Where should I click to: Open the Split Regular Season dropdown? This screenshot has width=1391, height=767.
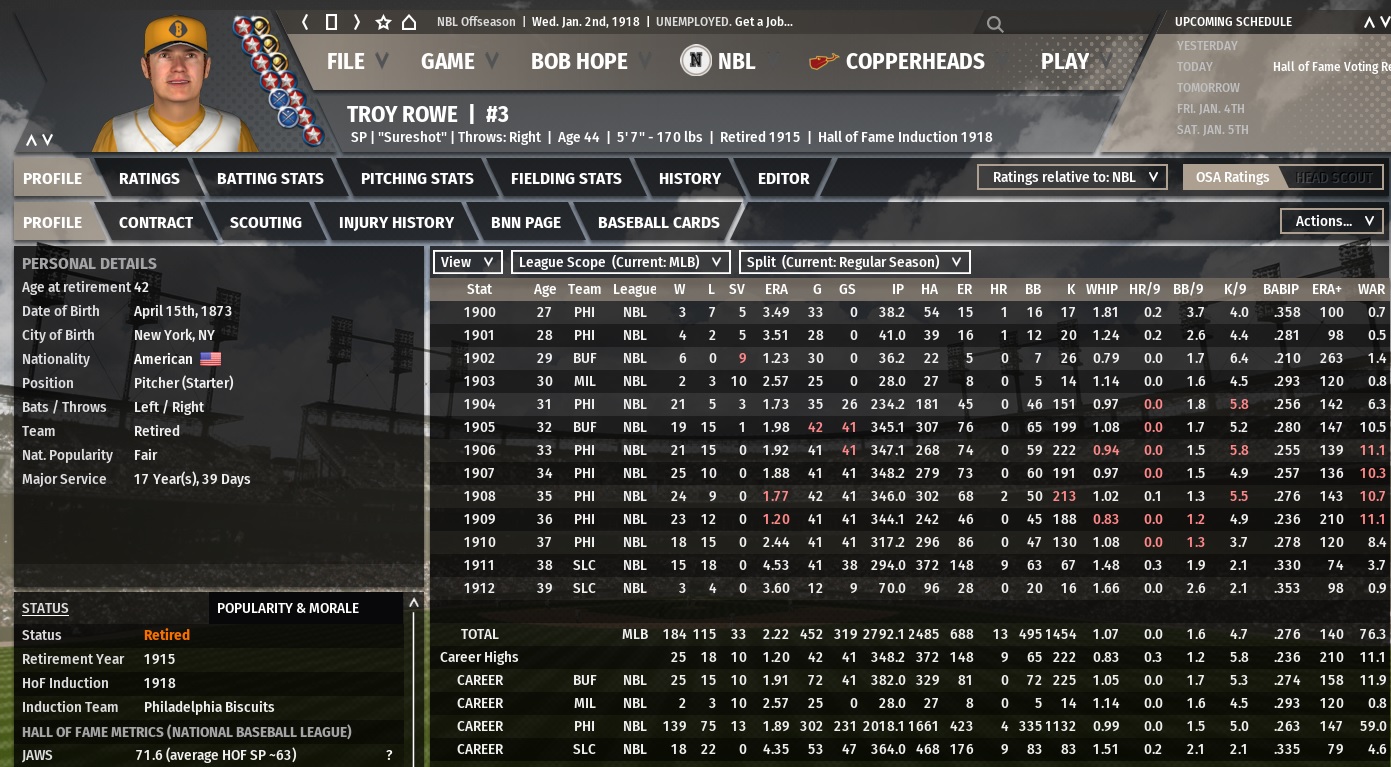click(x=854, y=262)
